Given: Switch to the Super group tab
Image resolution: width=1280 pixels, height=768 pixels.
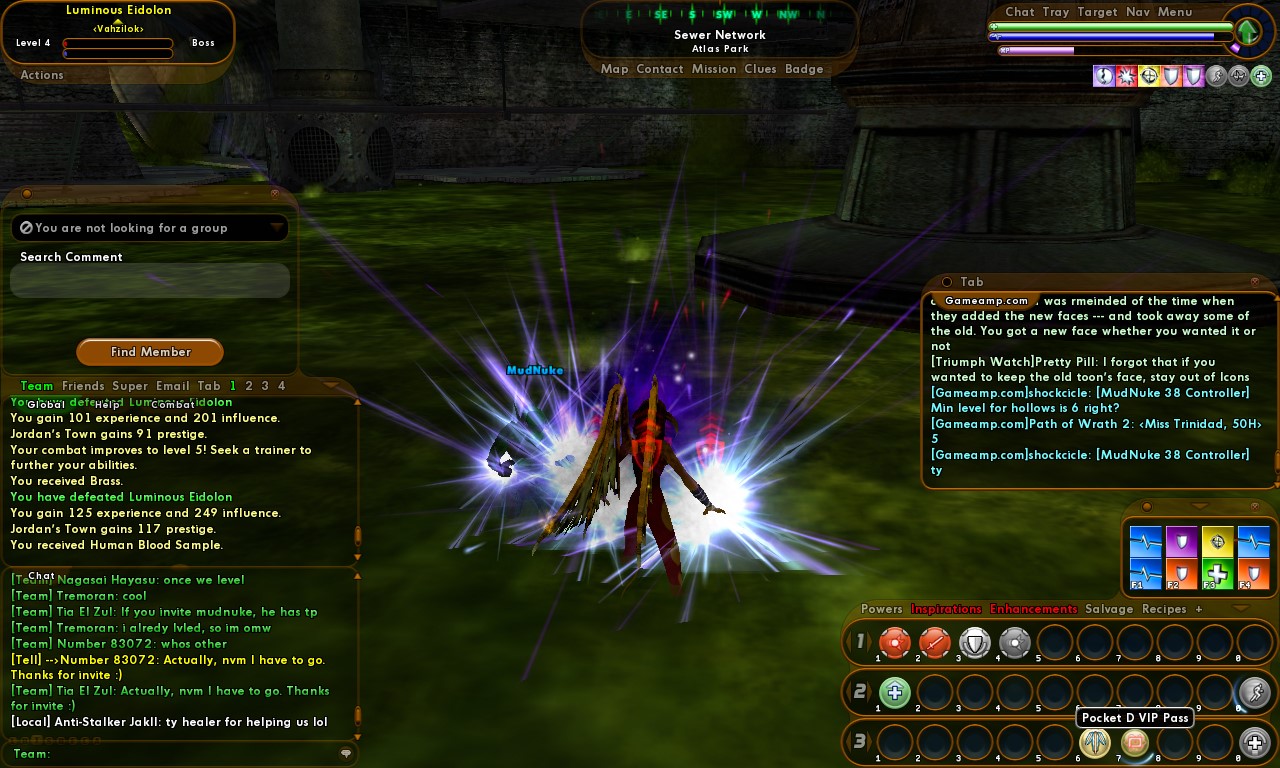Looking at the screenshot, I should pyautogui.click(x=130, y=386).
